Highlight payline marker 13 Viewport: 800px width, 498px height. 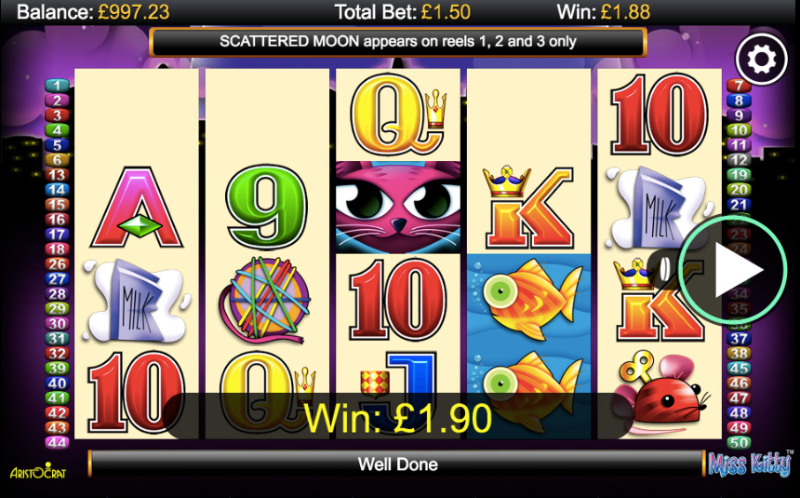[58, 174]
